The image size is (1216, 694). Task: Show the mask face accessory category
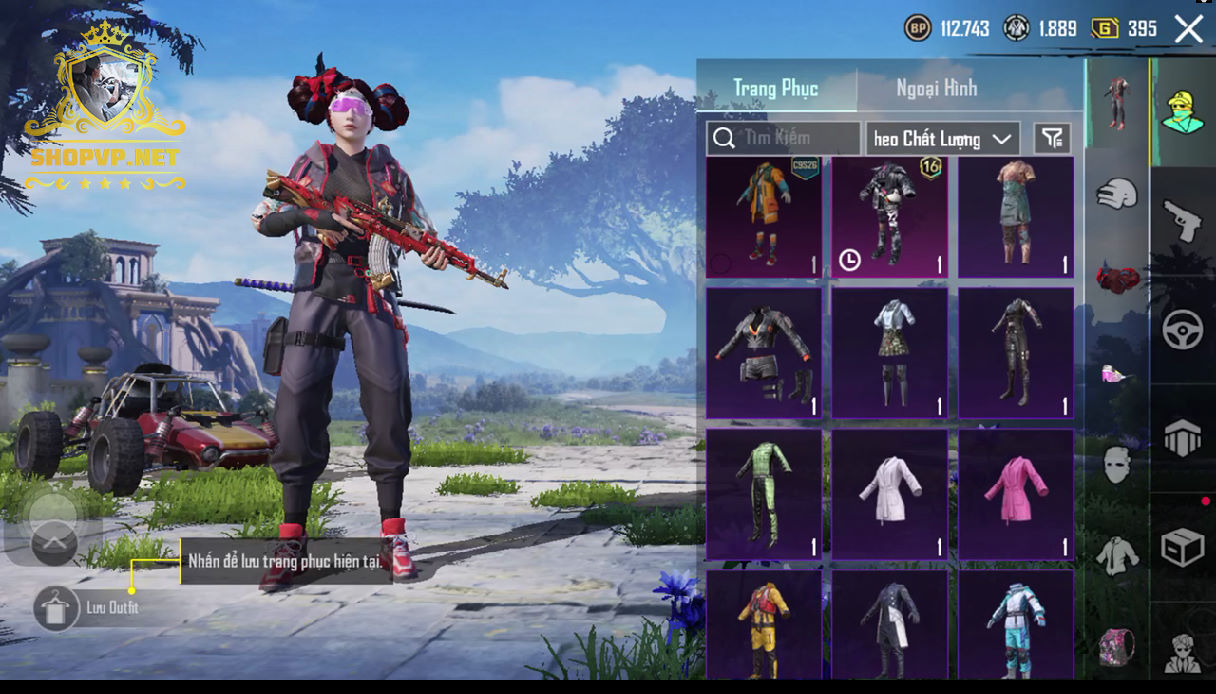coord(1117,465)
